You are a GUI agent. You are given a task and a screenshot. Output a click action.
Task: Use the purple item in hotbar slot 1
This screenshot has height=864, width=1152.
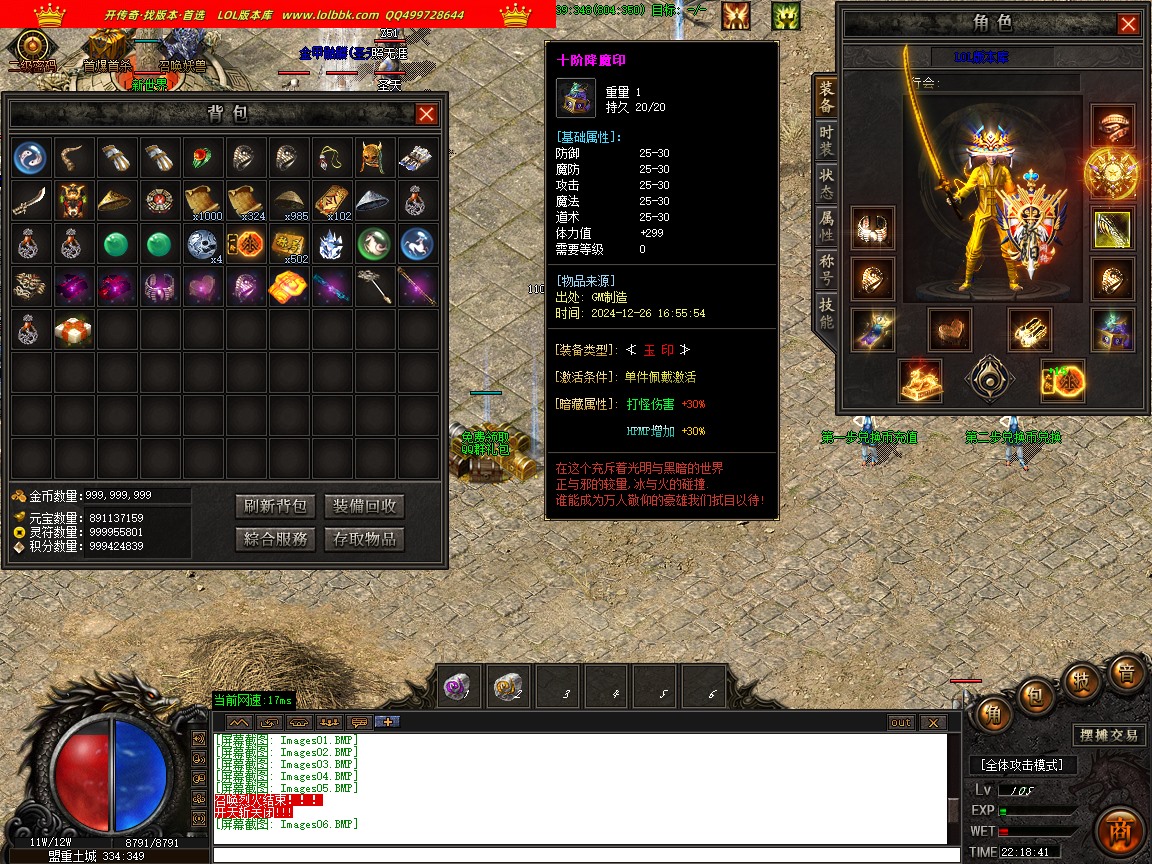coord(460,687)
